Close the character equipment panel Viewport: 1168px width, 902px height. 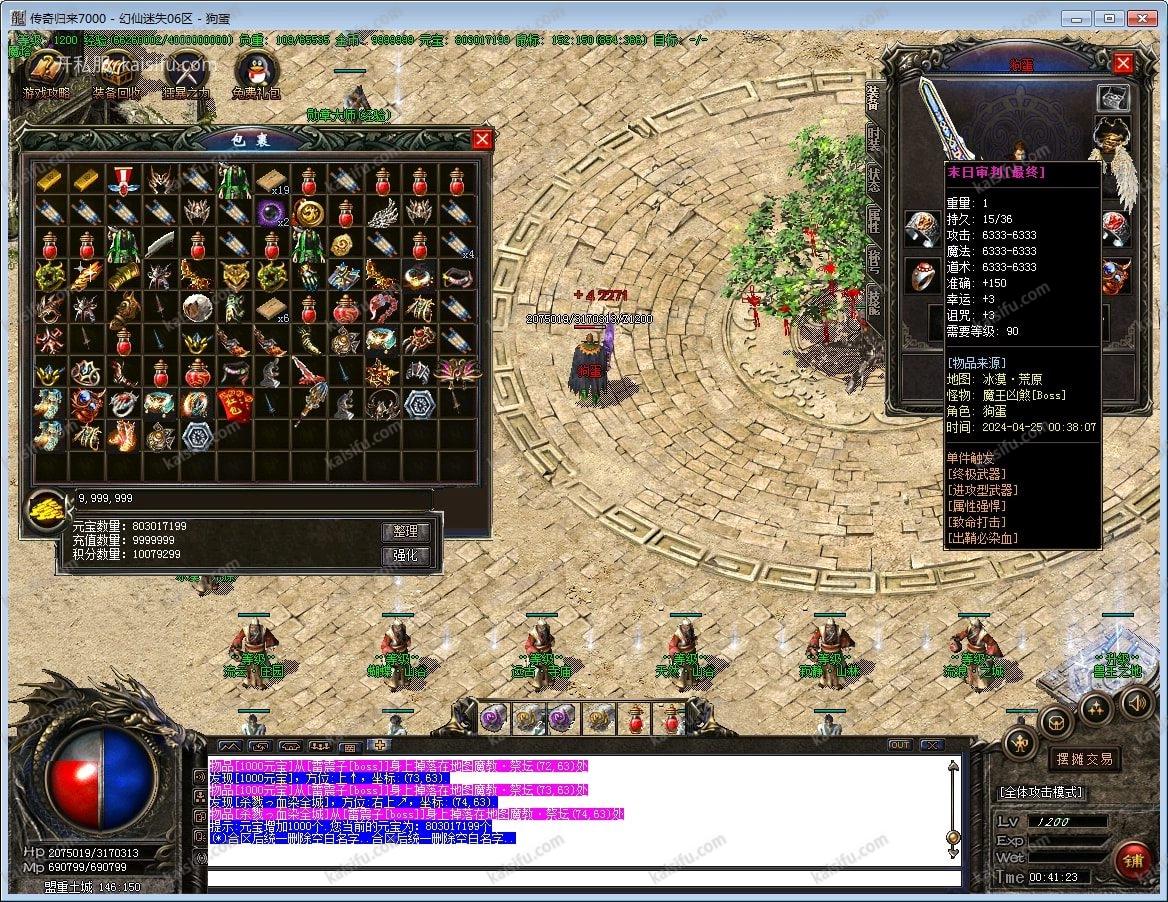tap(1123, 64)
